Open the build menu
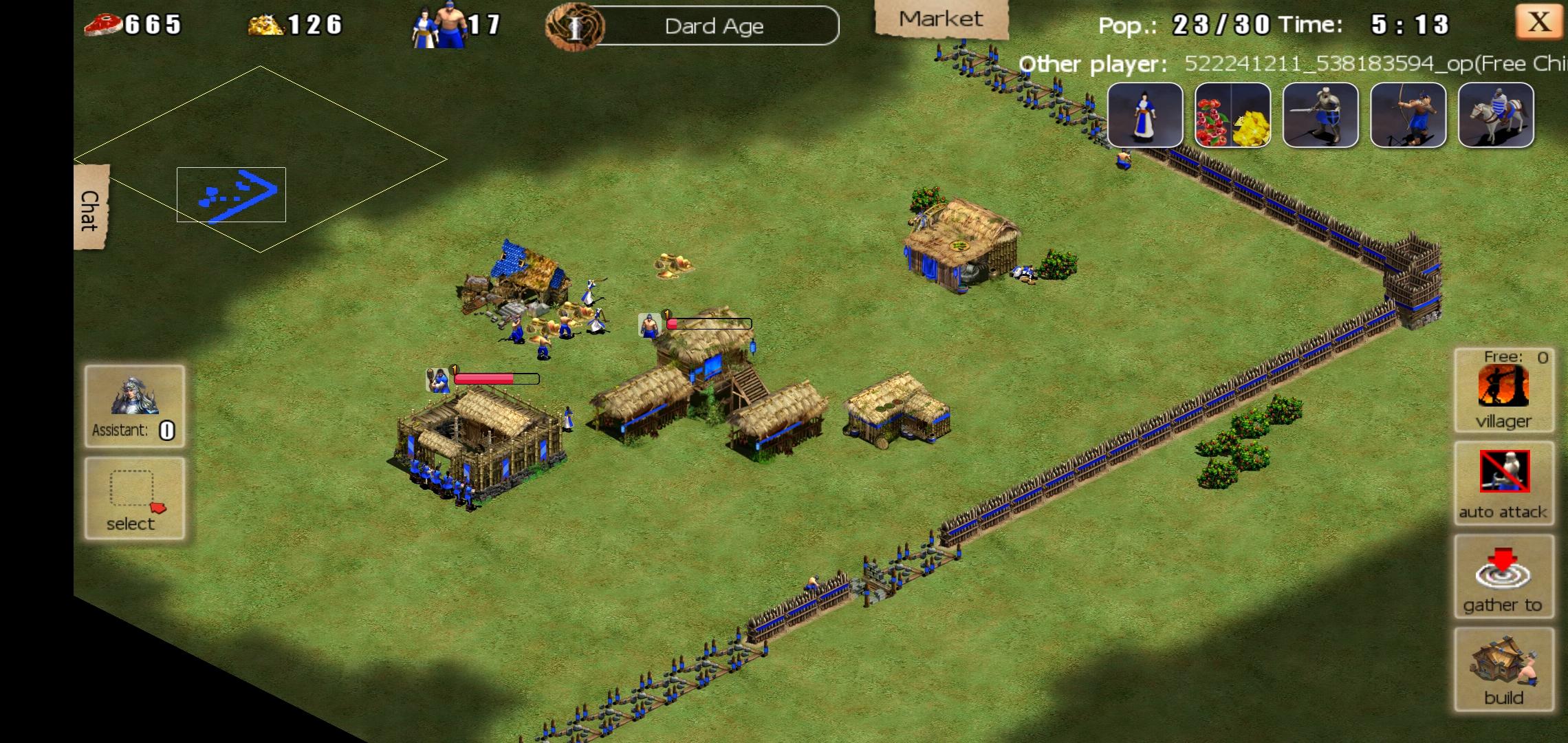Image resolution: width=1568 pixels, height=743 pixels. (x=1503, y=669)
